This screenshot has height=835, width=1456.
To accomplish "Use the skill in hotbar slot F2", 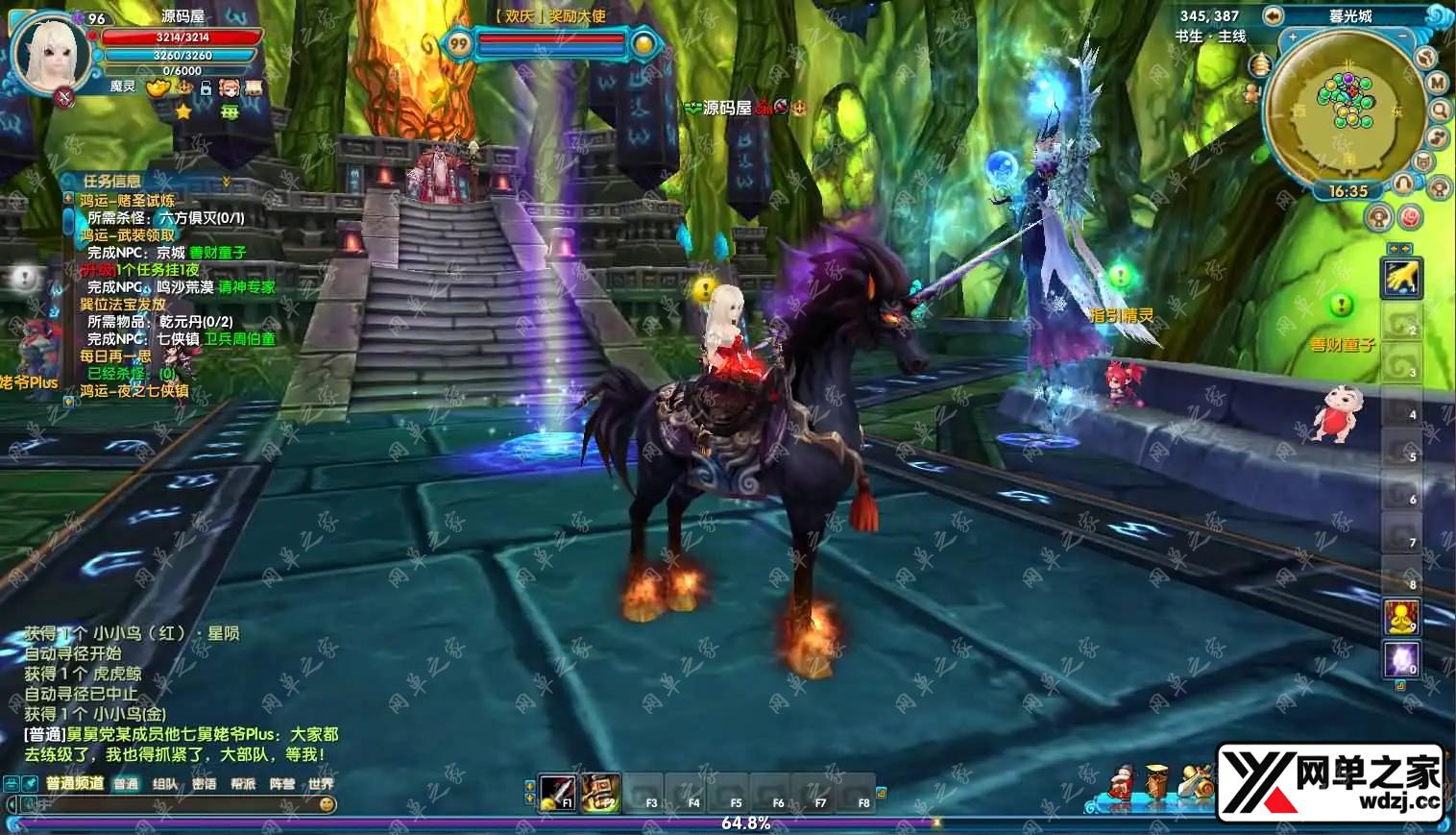I will click(x=600, y=793).
